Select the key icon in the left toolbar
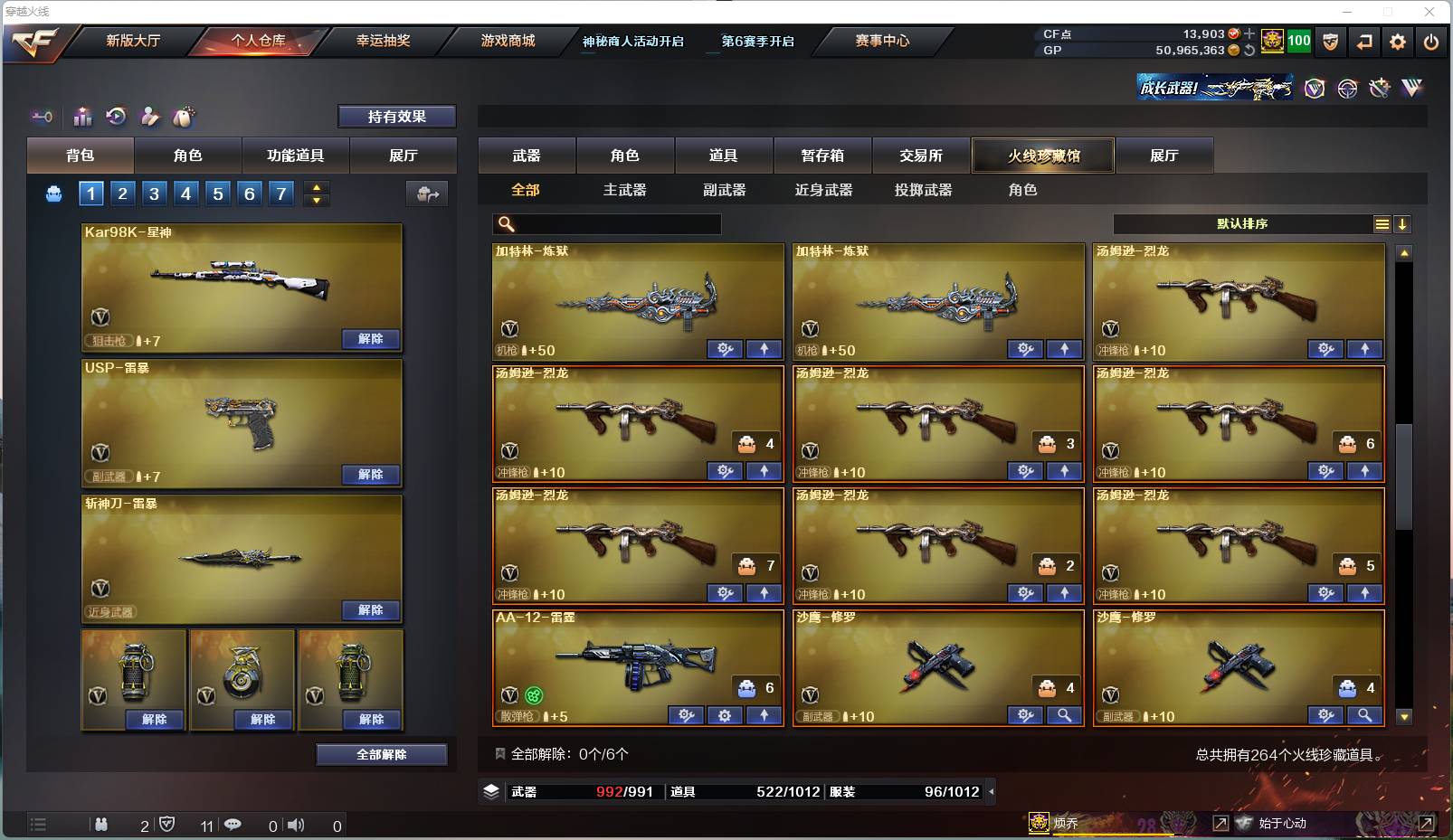1453x840 pixels. tap(41, 116)
